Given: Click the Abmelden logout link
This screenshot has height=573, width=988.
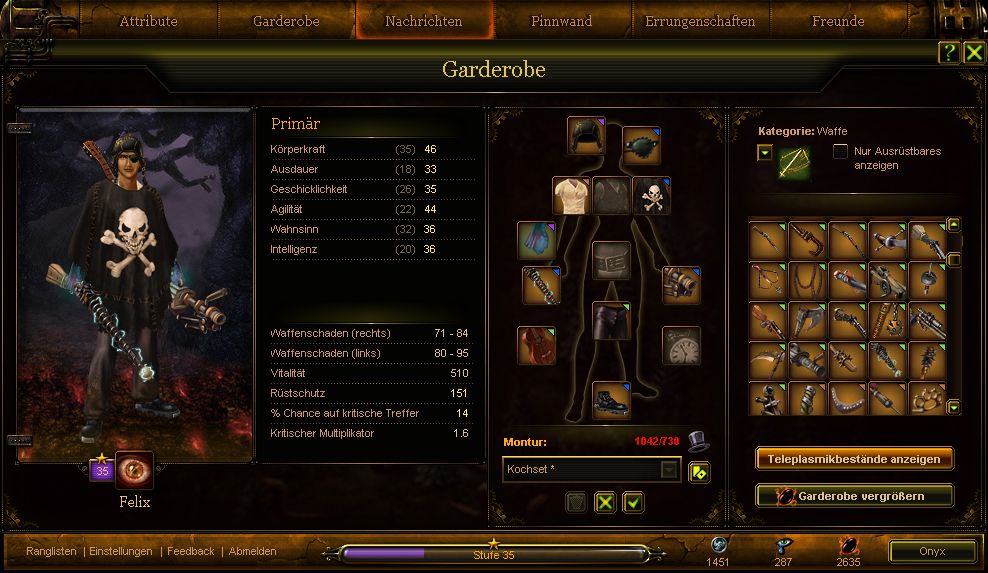Looking at the screenshot, I should pyautogui.click(x=252, y=551).
